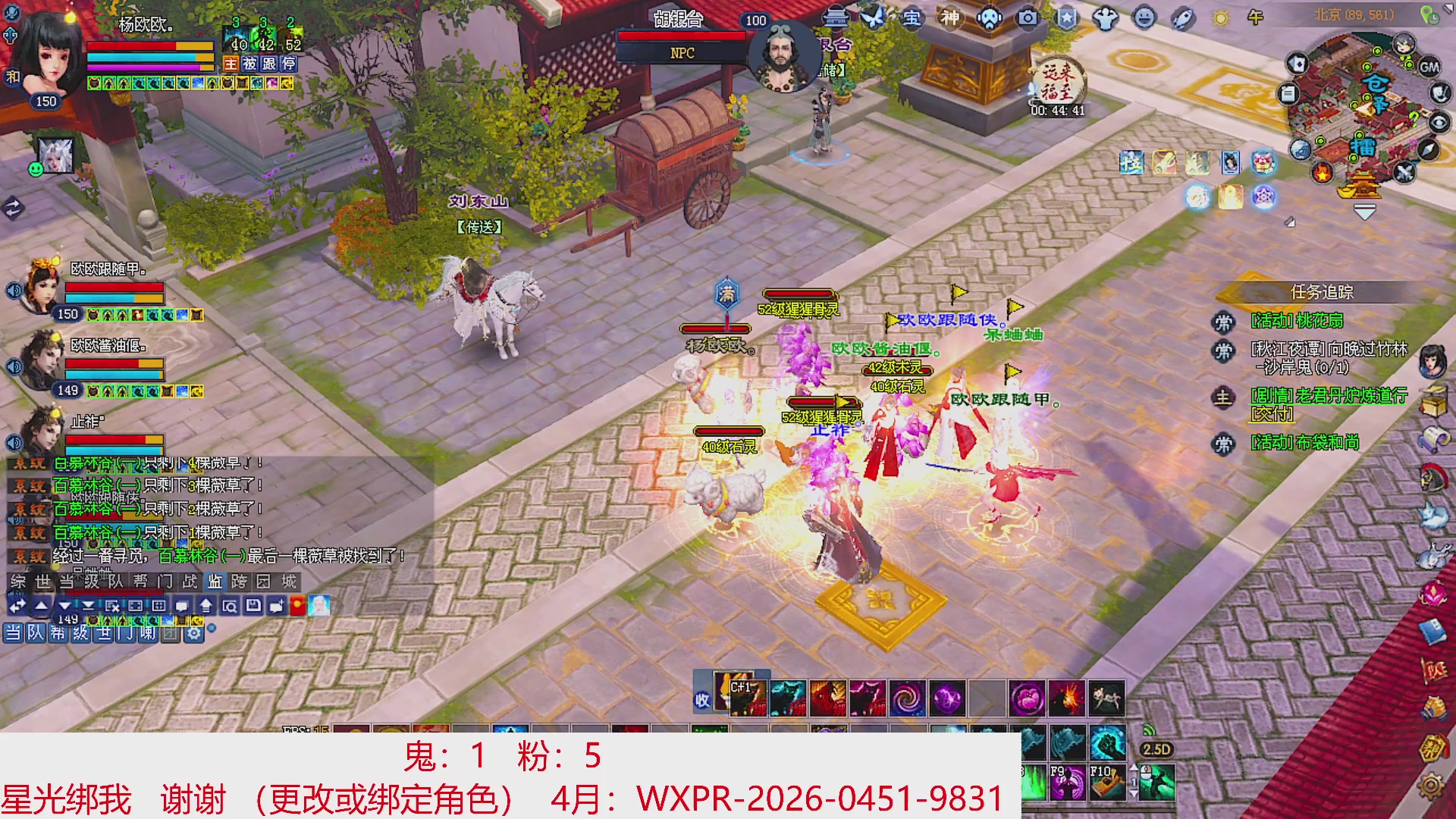1456x819 pixels.
Task: Open the emoji face icon on top bar
Action: 1144,19
